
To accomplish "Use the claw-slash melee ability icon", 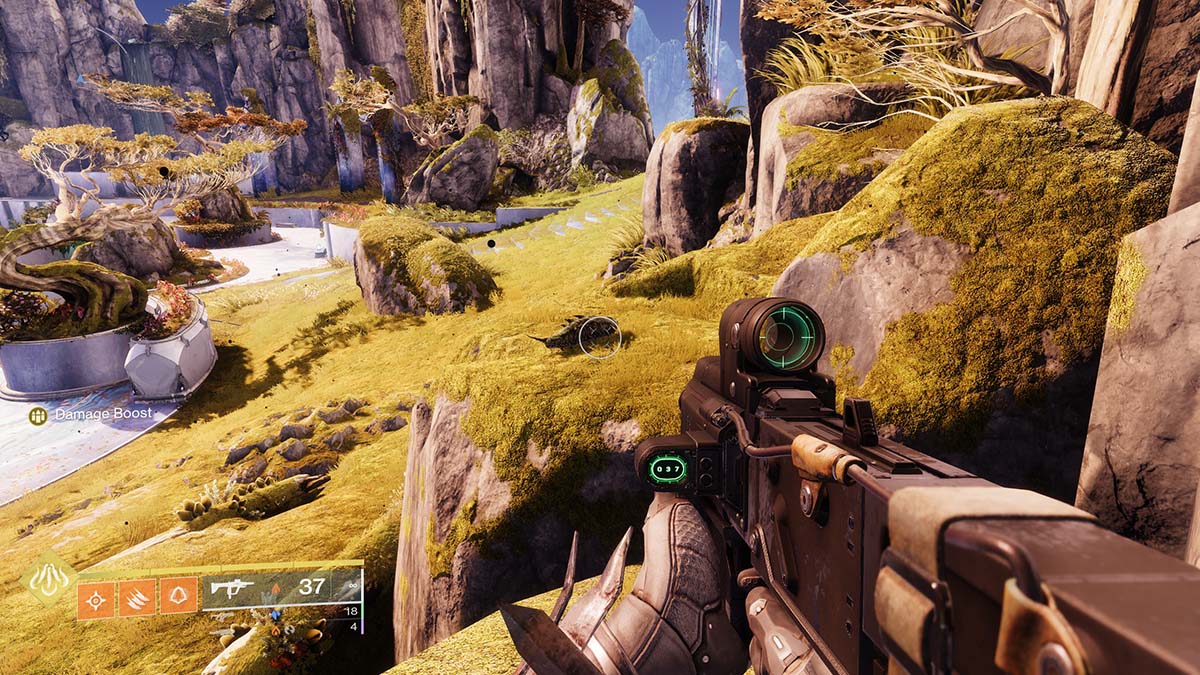I will click(138, 598).
